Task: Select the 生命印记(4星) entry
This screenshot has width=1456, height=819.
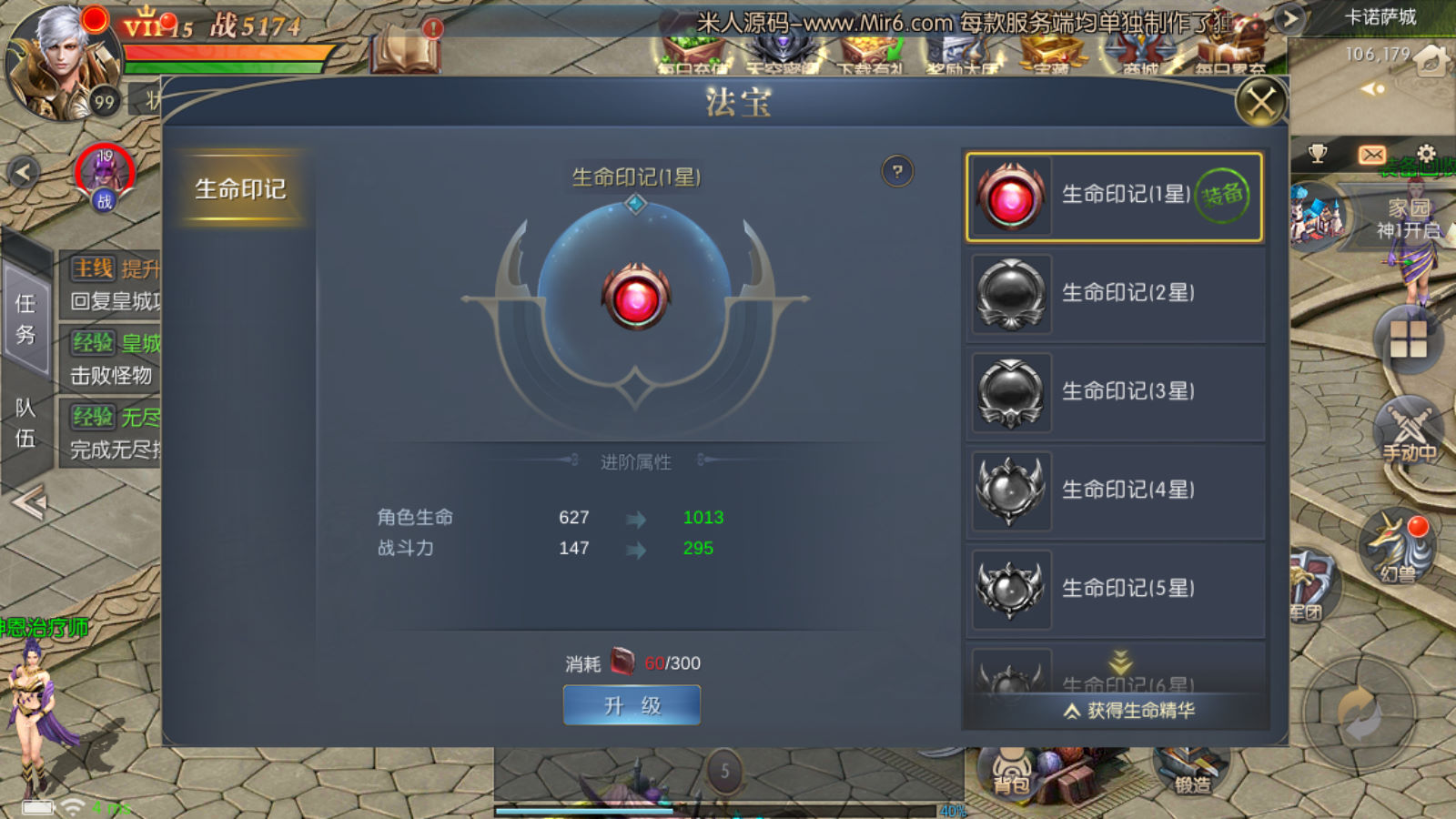Action: point(1114,491)
